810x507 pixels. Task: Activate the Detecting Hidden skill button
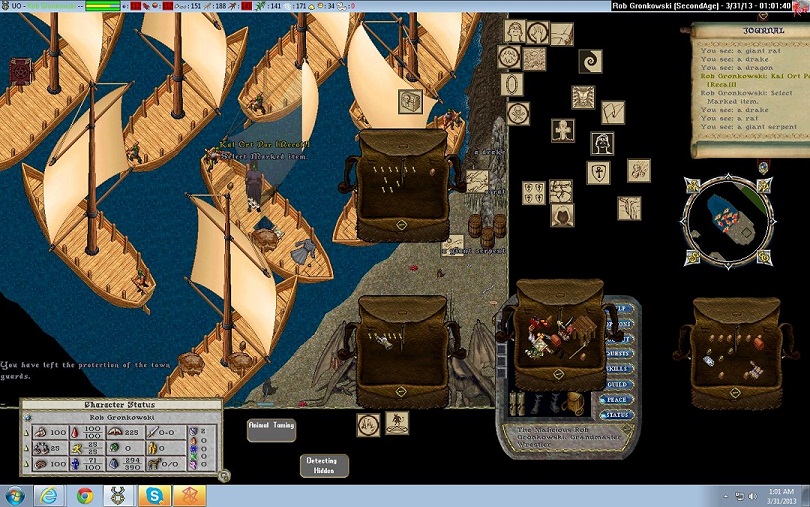[324, 465]
